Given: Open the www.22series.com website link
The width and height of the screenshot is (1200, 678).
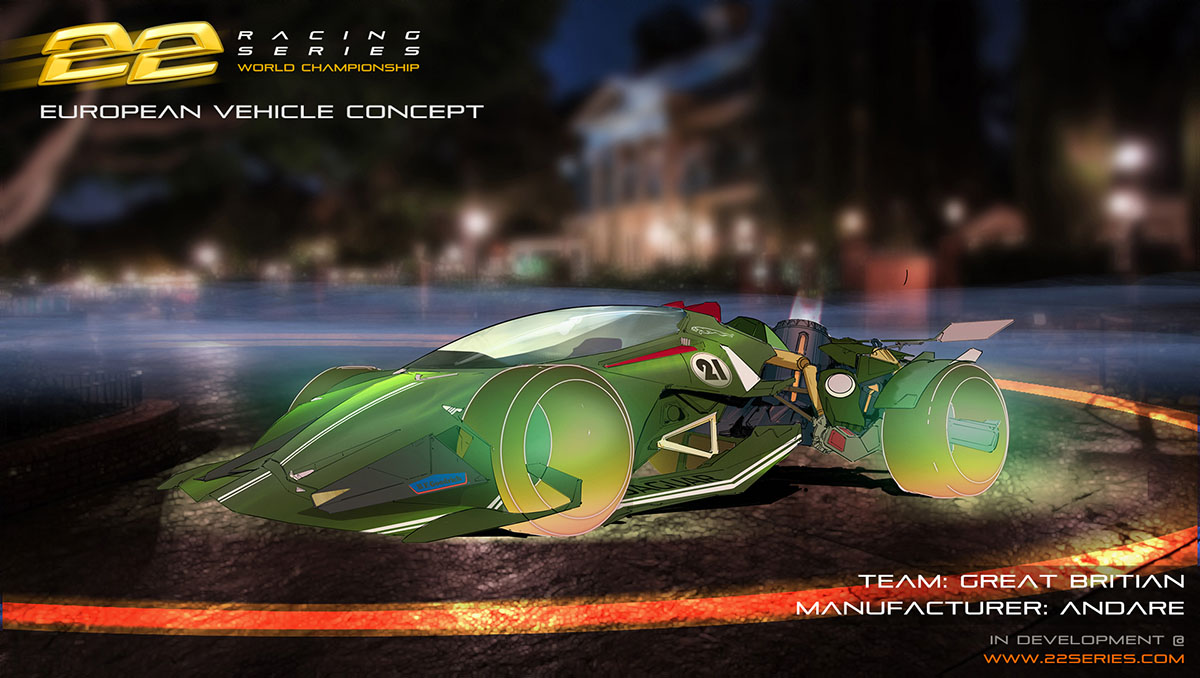Looking at the screenshot, I should coord(1083,659).
